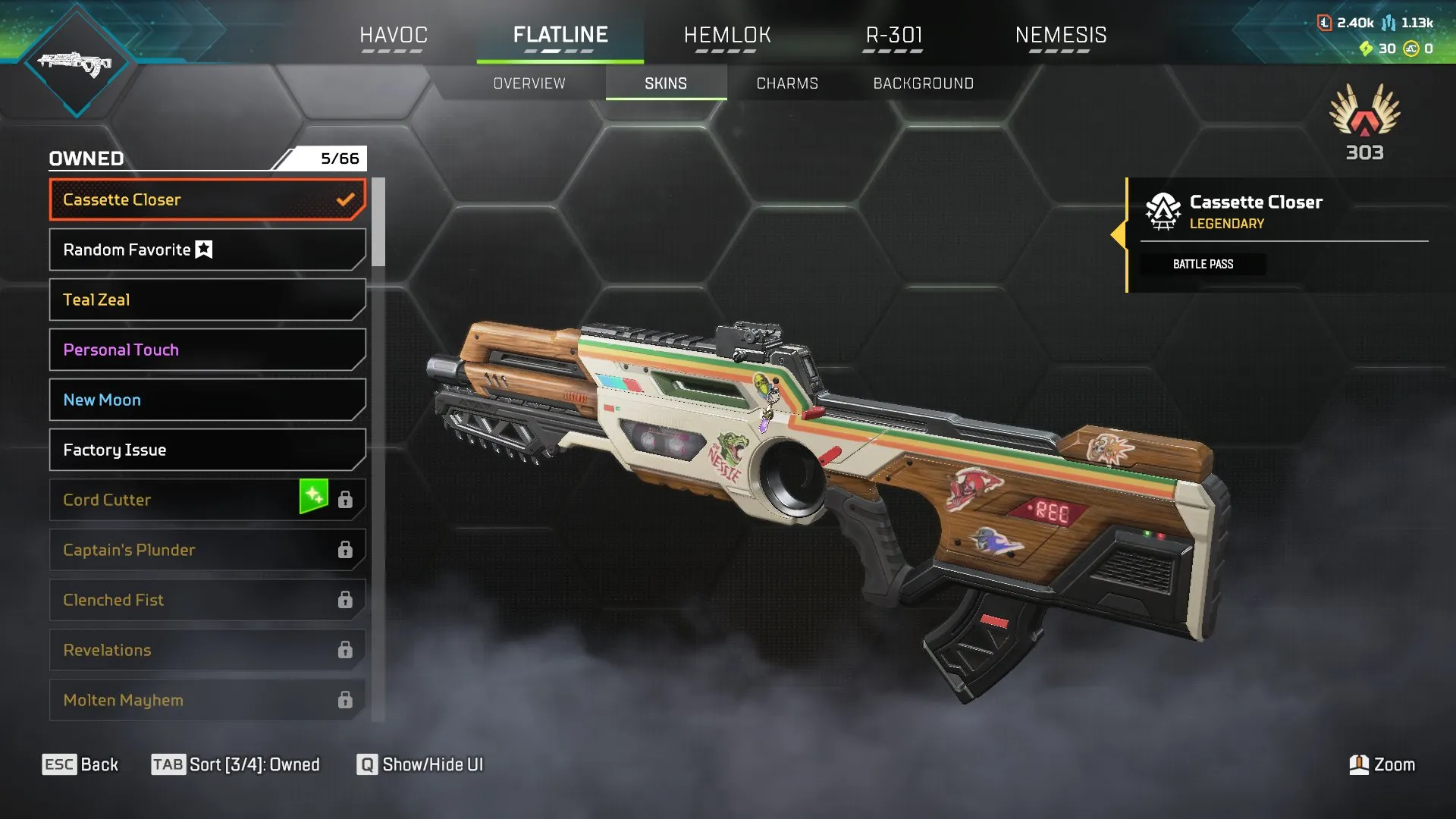Switch to the CHARMS tab
Screen dimensions: 1456x819
[x=786, y=83]
